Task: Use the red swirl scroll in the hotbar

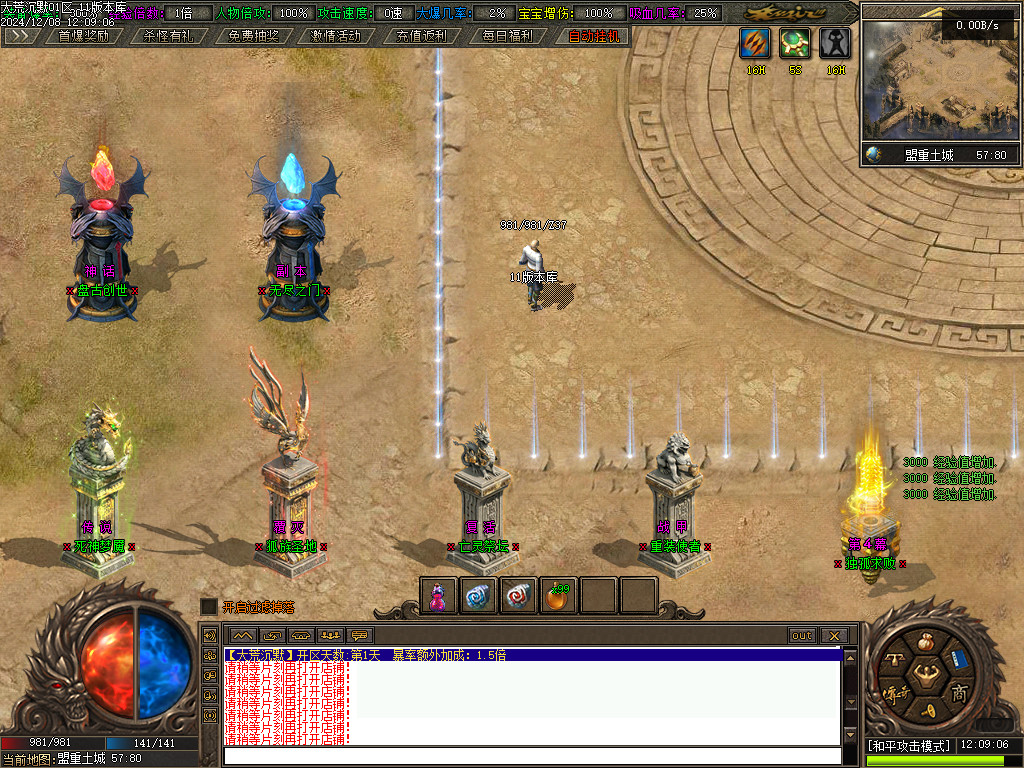Action: click(517, 596)
